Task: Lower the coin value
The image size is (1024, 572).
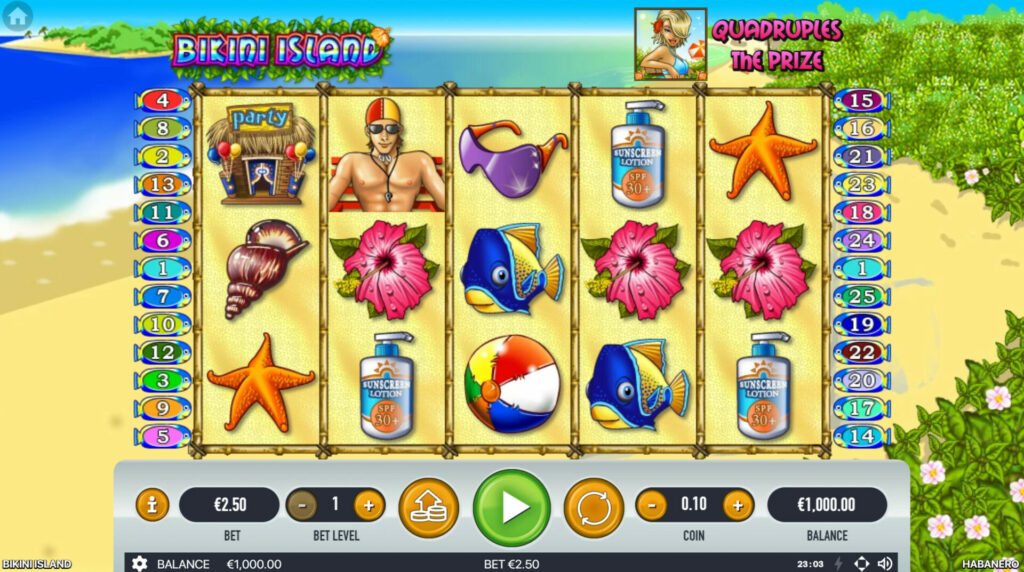Action: 651,505
